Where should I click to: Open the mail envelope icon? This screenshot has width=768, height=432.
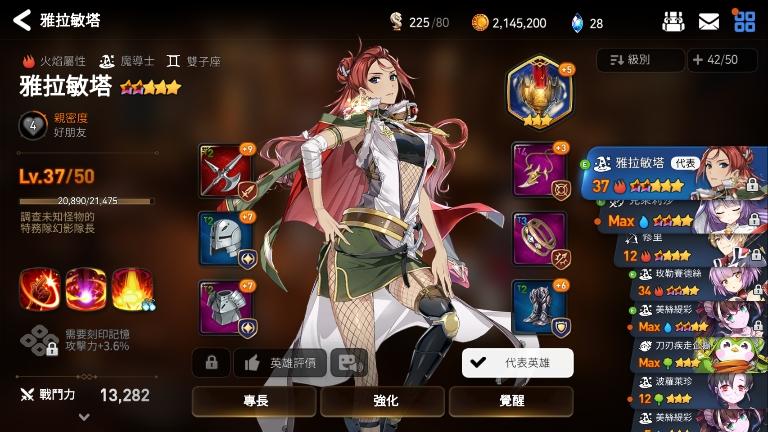pos(709,21)
